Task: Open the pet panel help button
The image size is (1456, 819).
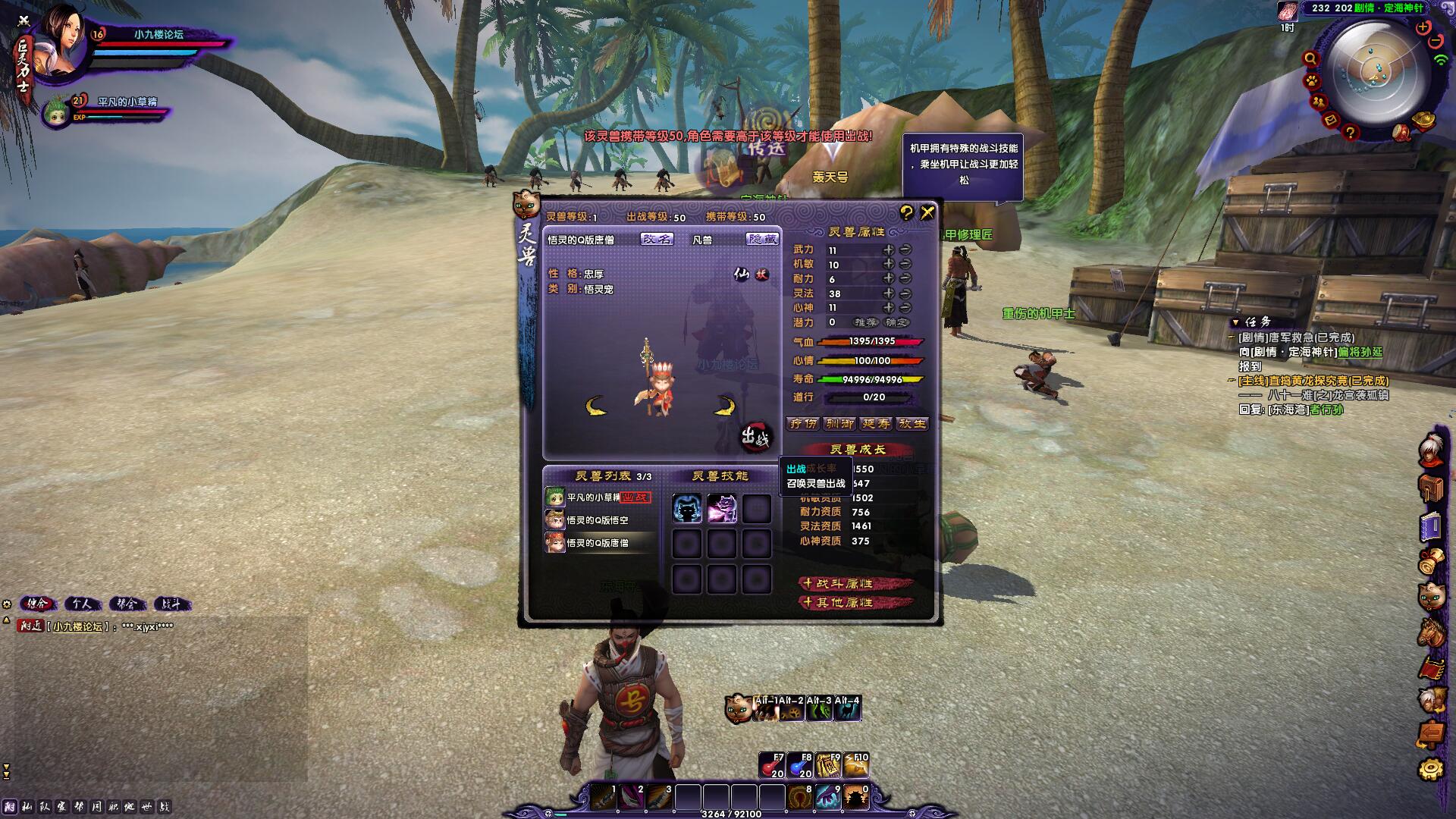Action: pyautogui.click(x=906, y=213)
